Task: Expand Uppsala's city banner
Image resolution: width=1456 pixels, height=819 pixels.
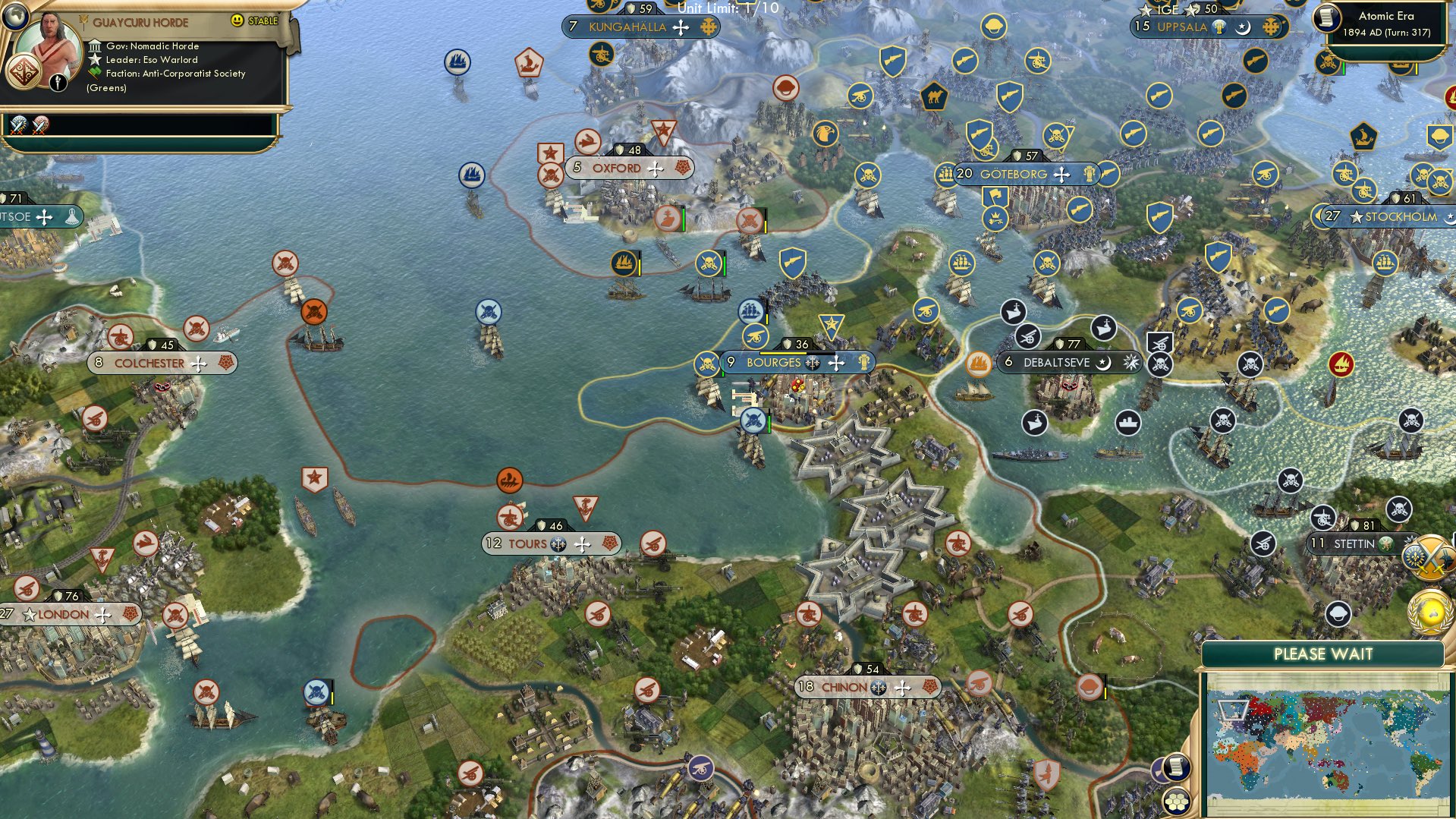Action: (x=1184, y=26)
